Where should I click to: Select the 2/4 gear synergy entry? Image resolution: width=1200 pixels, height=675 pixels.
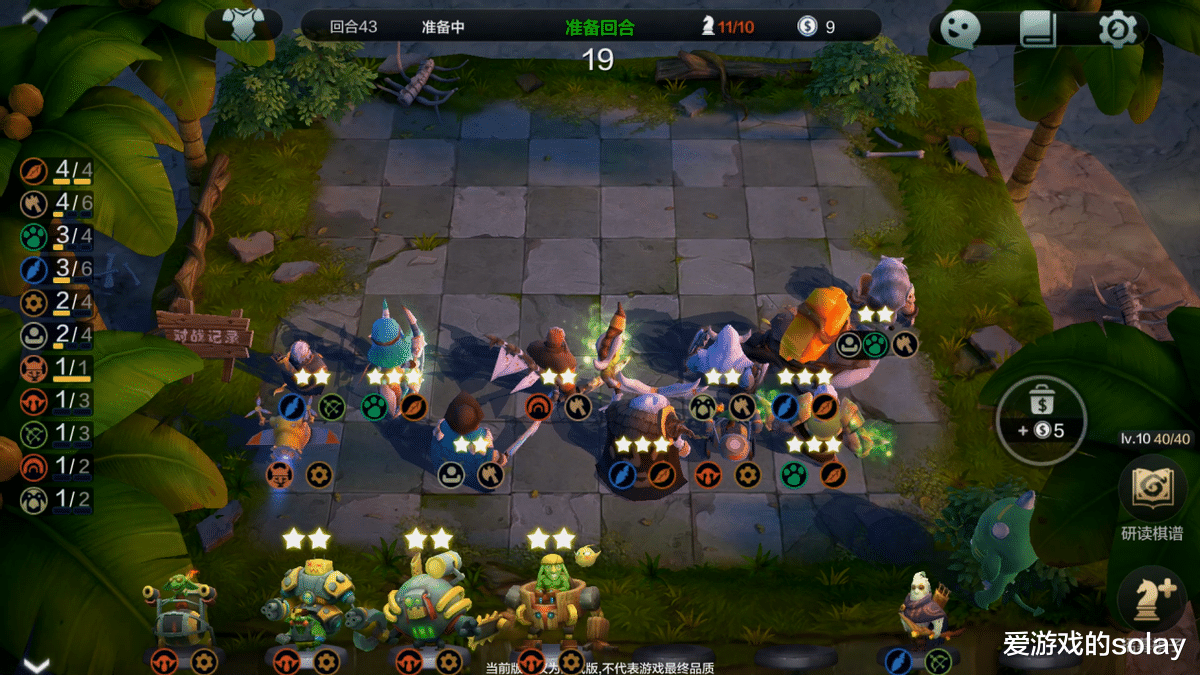[58, 303]
